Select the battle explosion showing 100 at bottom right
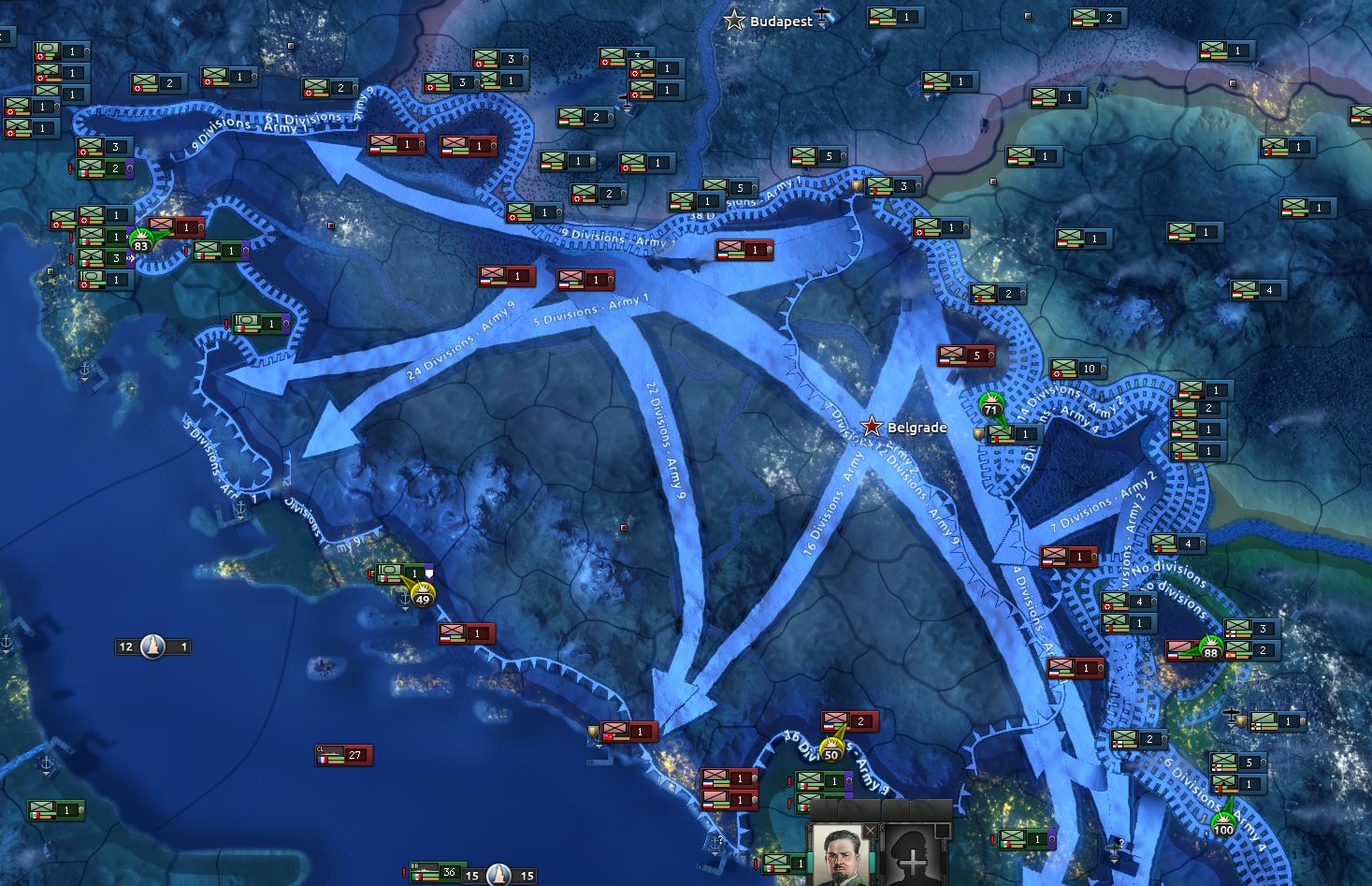Viewport: 1372px width, 886px height. coord(1223,828)
